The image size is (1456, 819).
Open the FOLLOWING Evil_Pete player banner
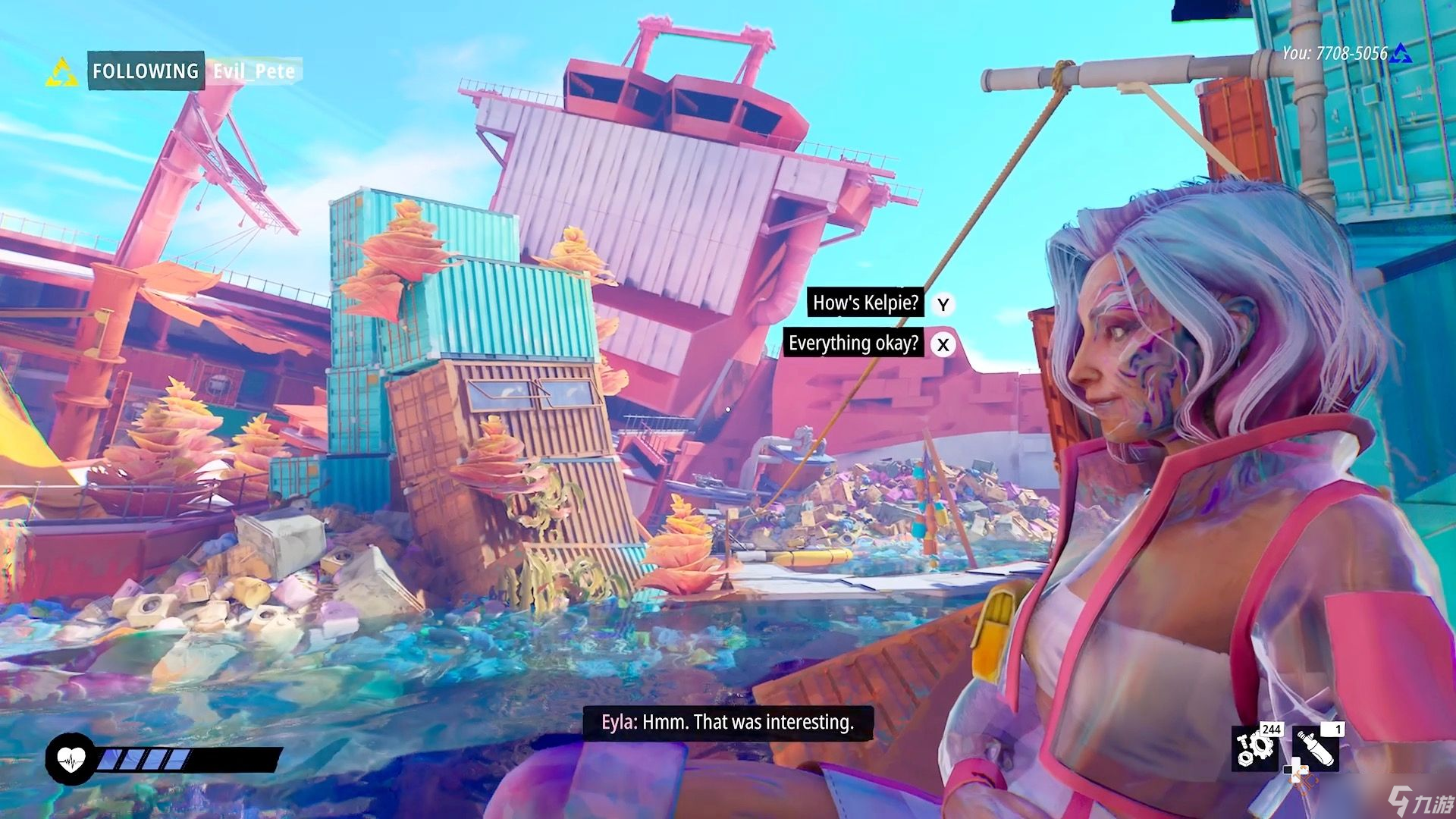tap(194, 71)
